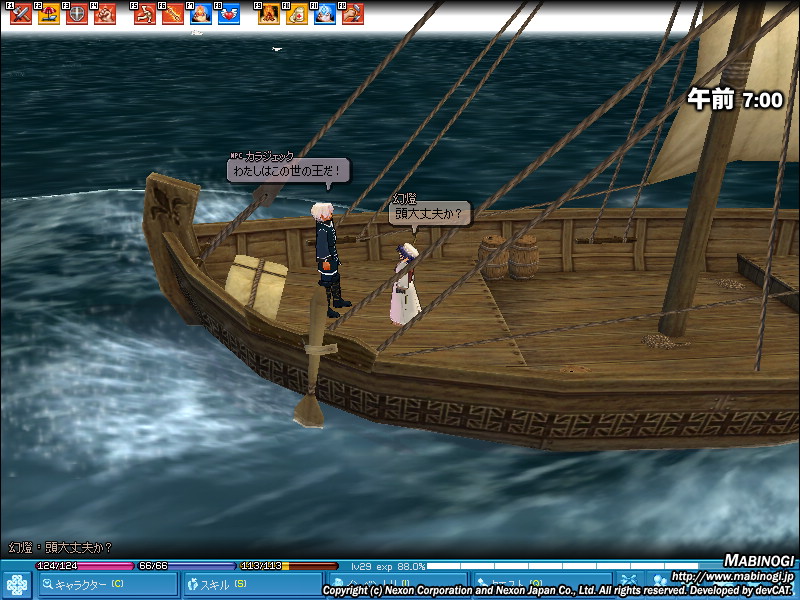800x600 pixels.
Task: Activate the crossed swords combat skill
Action: click(x=21, y=15)
